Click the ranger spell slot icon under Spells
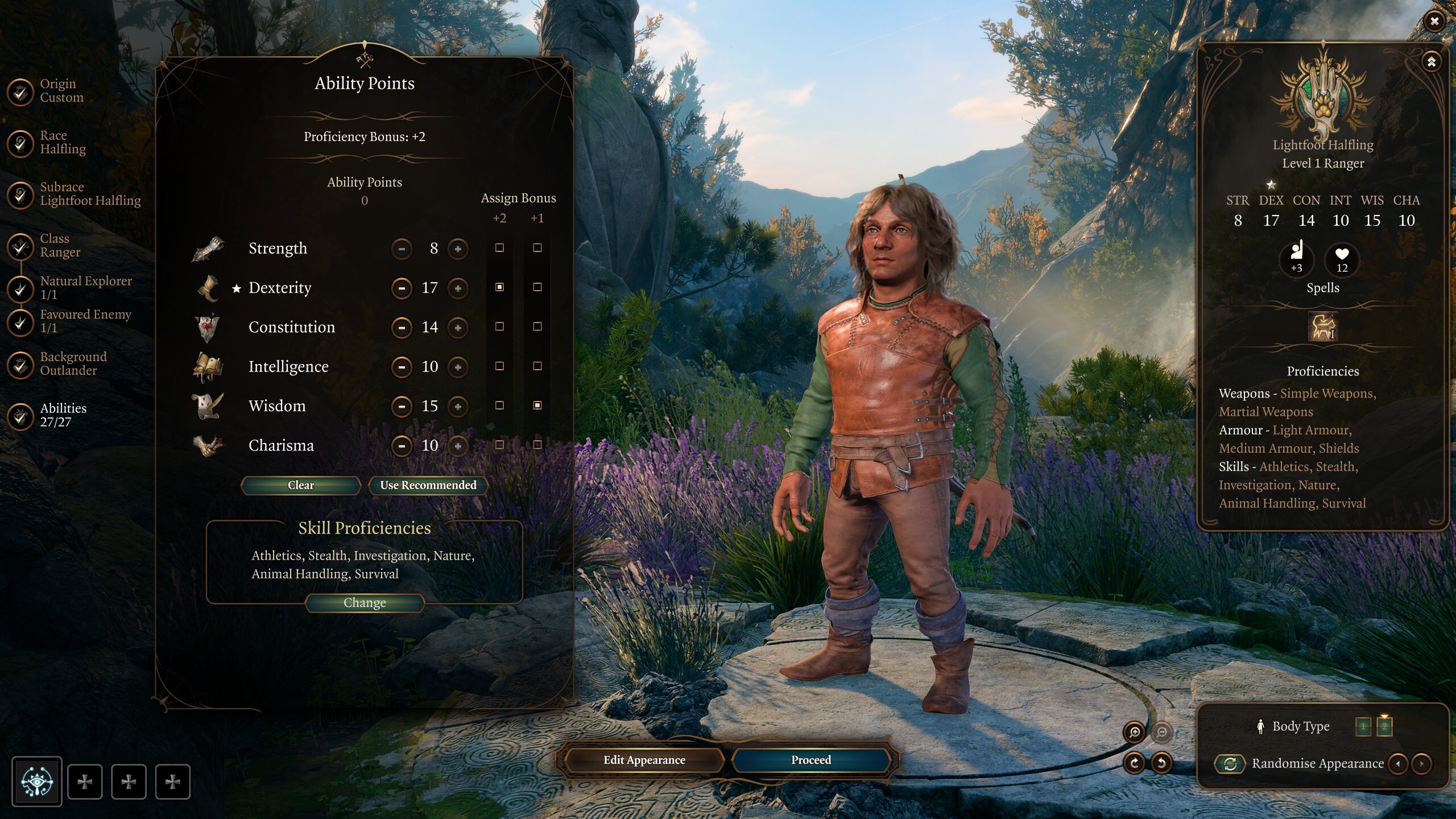 click(1323, 327)
